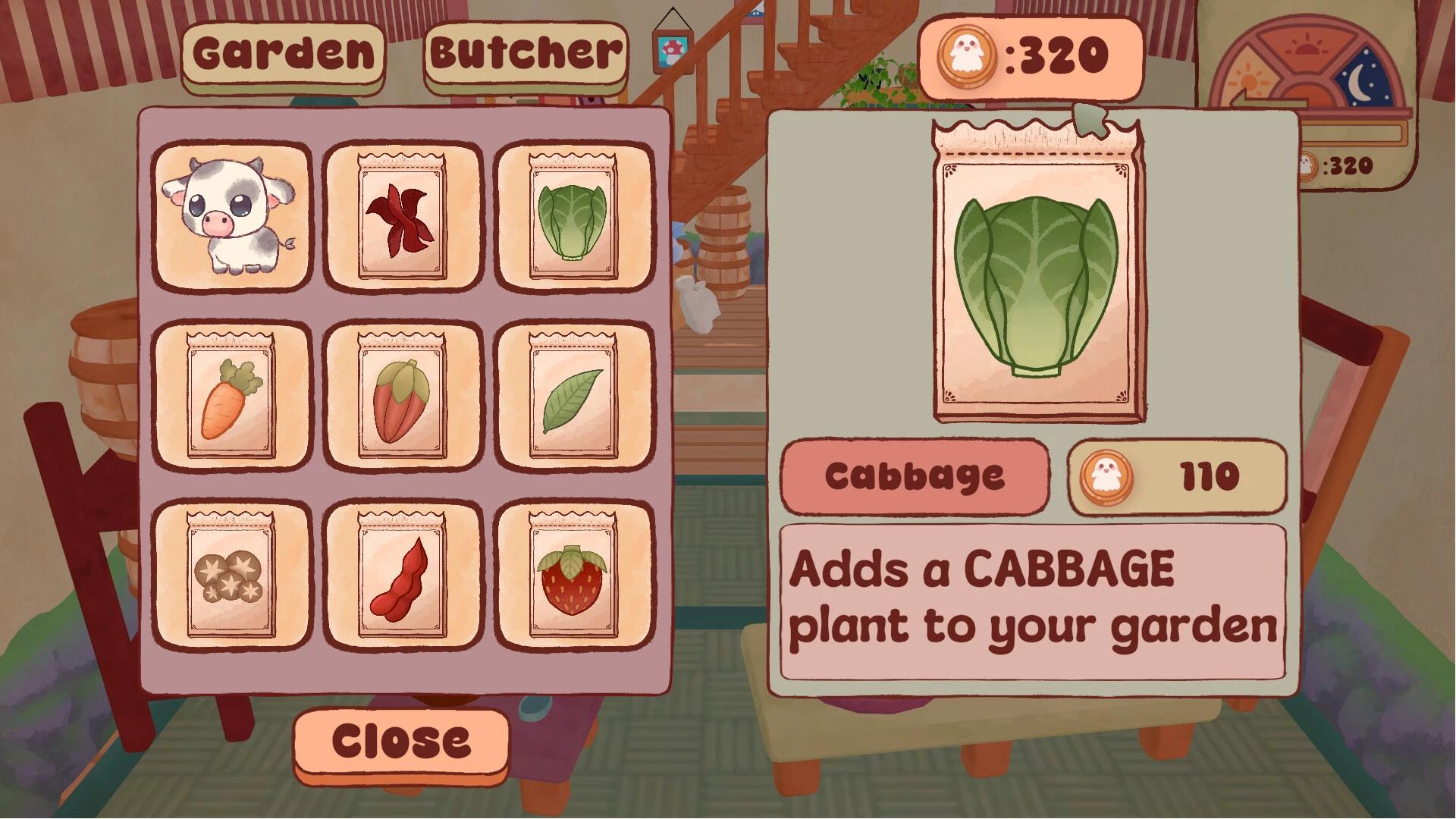Select the carrot seed packet
1456x819 pixels.
coord(231,398)
